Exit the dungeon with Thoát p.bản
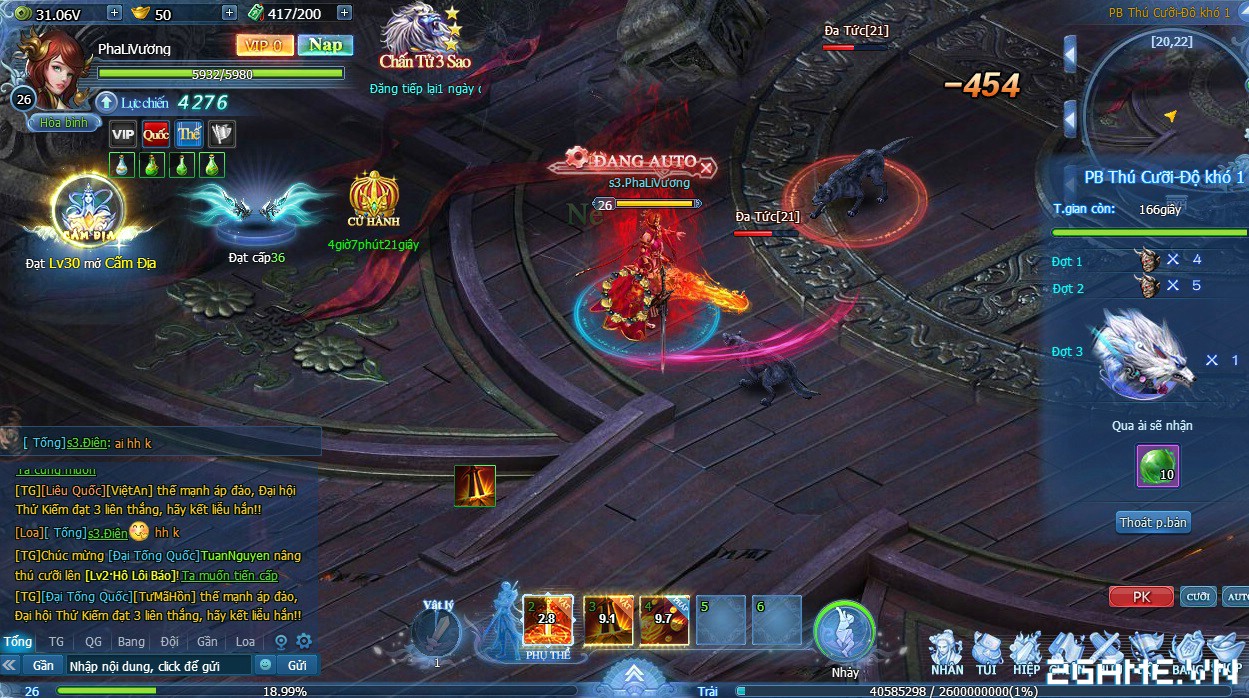Viewport: 1249px width, 698px height. (1154, 522)
